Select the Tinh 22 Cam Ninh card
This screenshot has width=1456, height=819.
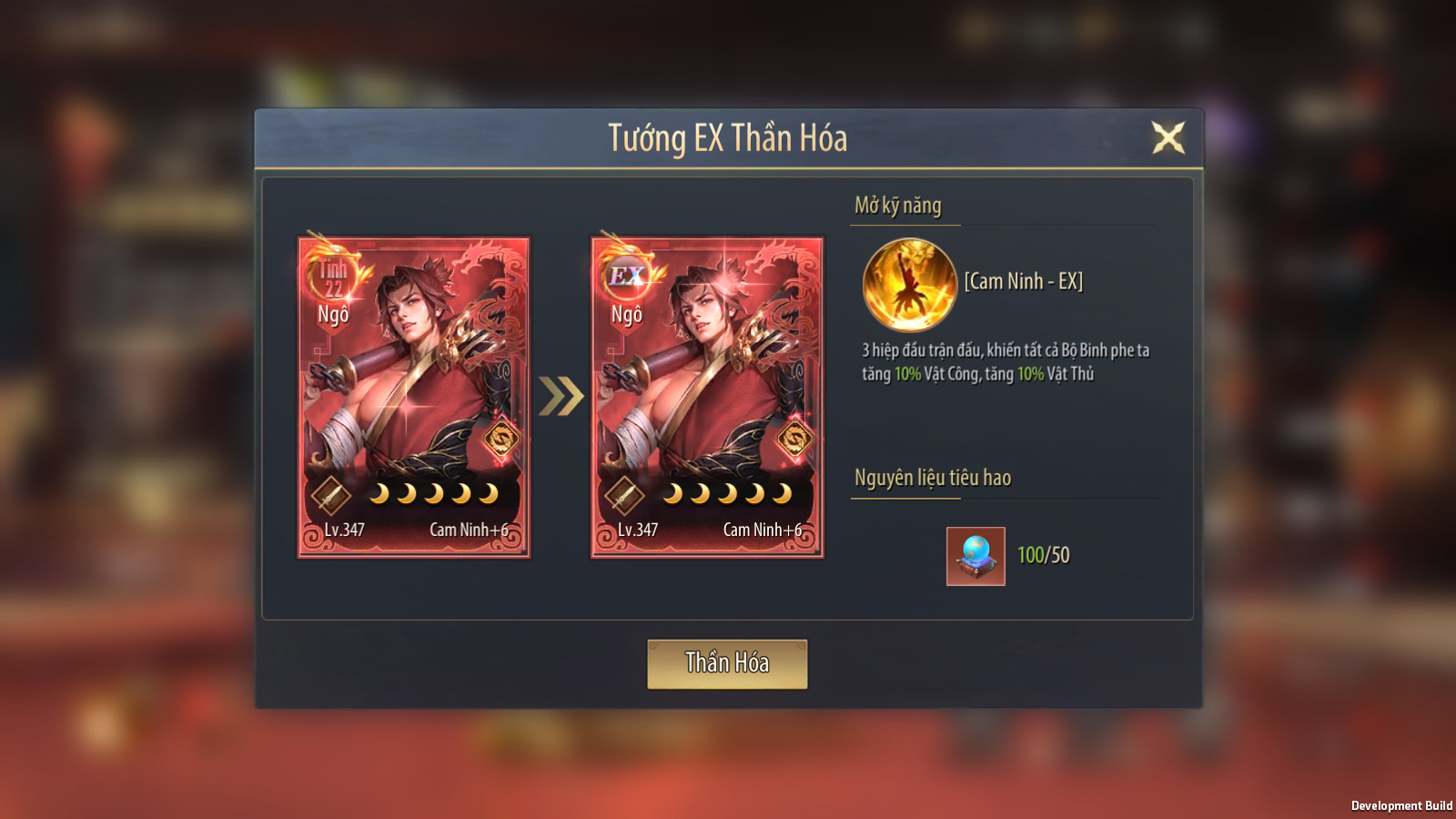(414, 398)
